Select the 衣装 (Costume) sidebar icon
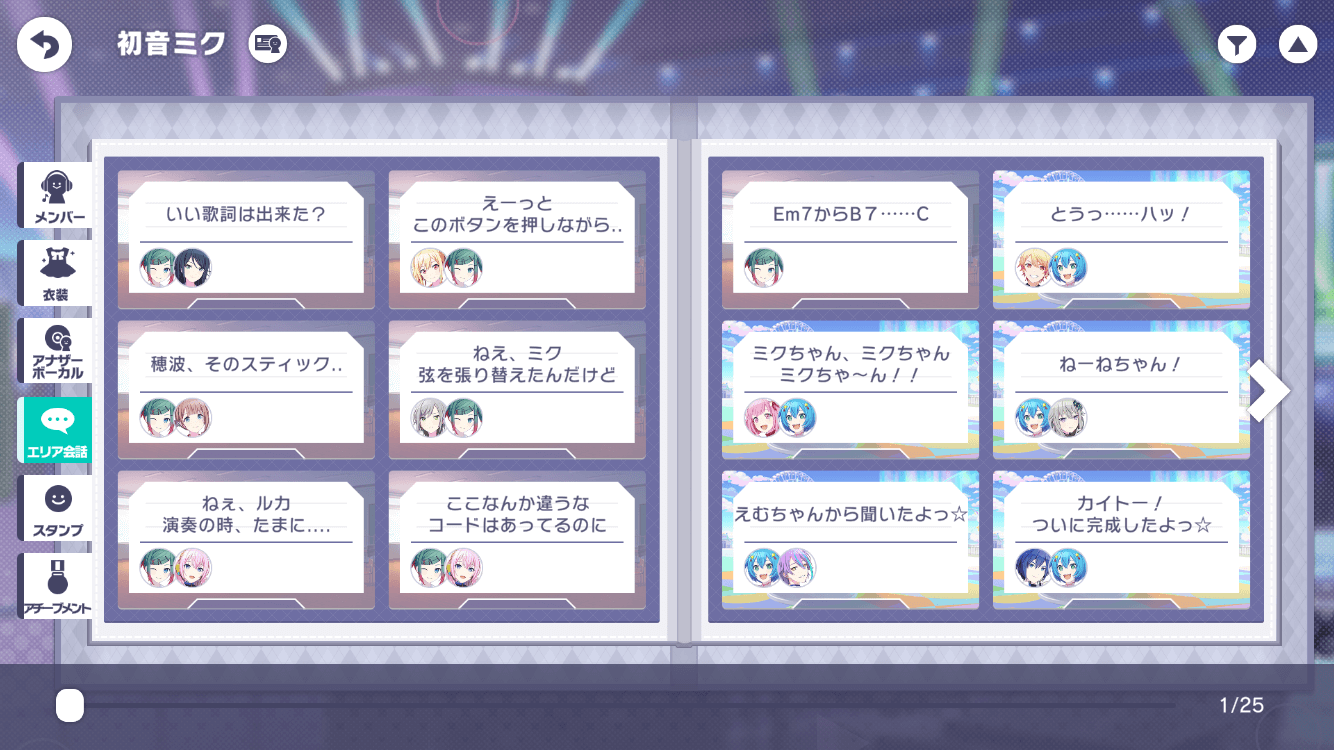 55,273
